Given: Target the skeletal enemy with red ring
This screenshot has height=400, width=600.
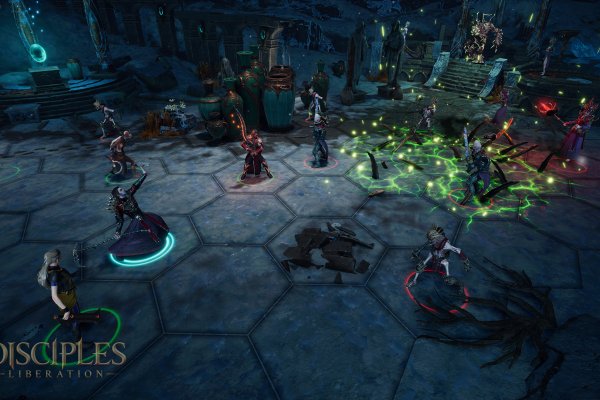Looking at the screenshot, I should [x=438, y=258].
